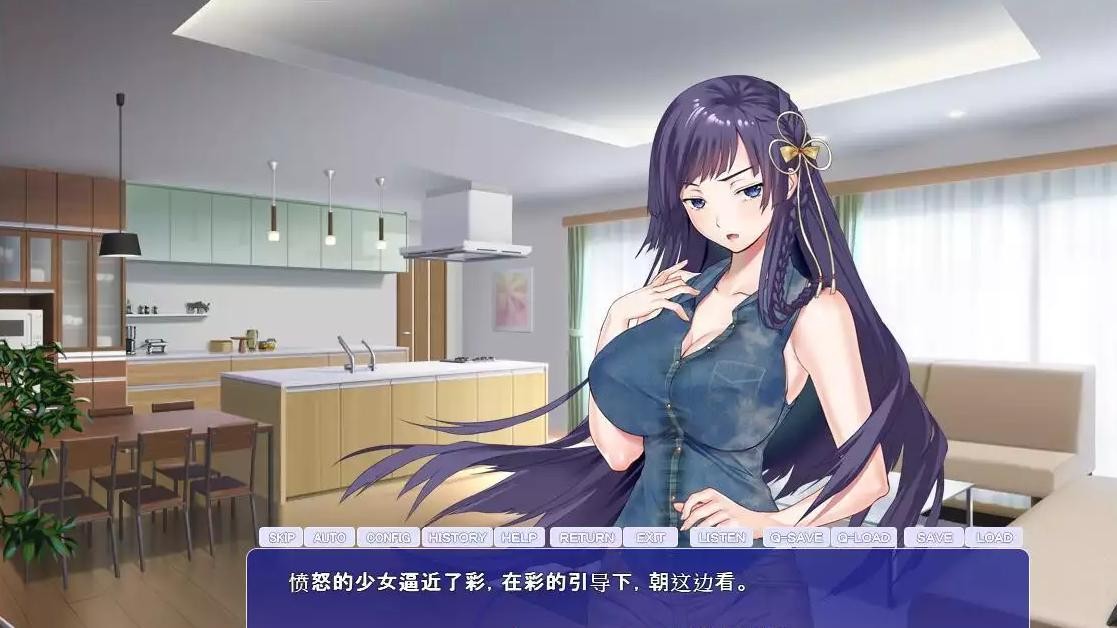Image resolution: width=1117 pixels, height=628 pixels.
Task: Enable AUTO text advance
Action: tap(329, 537)
